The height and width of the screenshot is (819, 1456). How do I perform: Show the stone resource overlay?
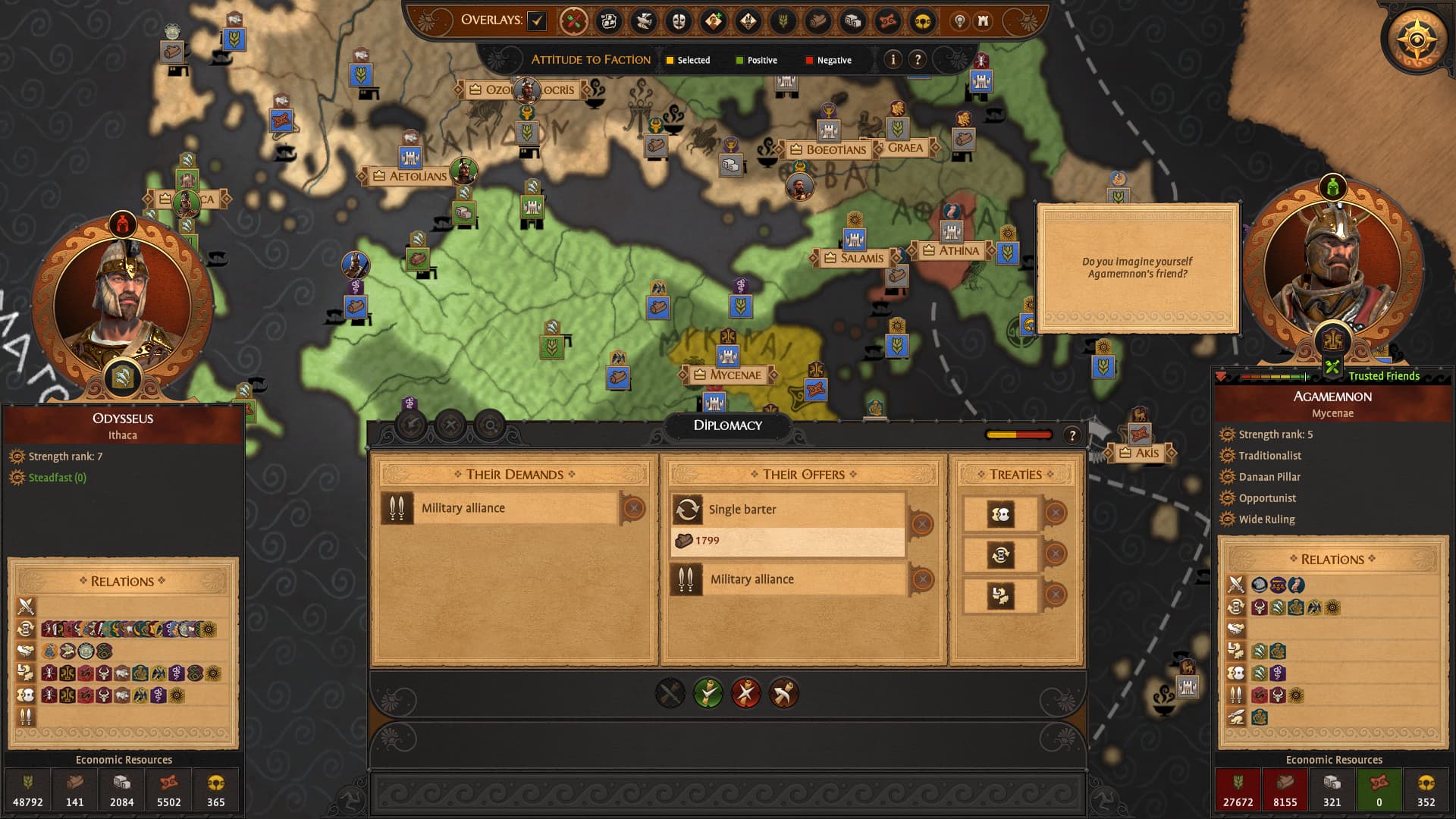tap(852, 21)
